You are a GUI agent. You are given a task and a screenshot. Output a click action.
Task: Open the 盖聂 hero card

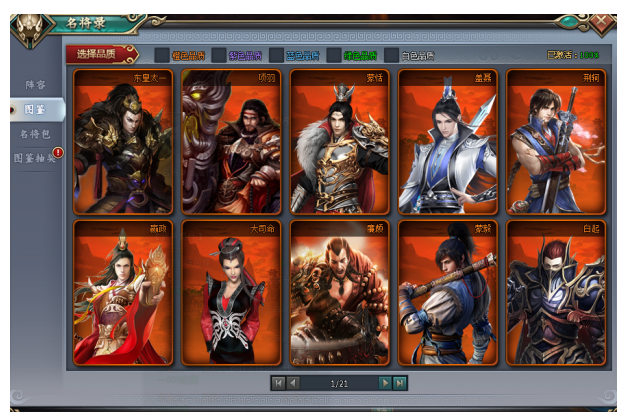(x=447, y=142)
